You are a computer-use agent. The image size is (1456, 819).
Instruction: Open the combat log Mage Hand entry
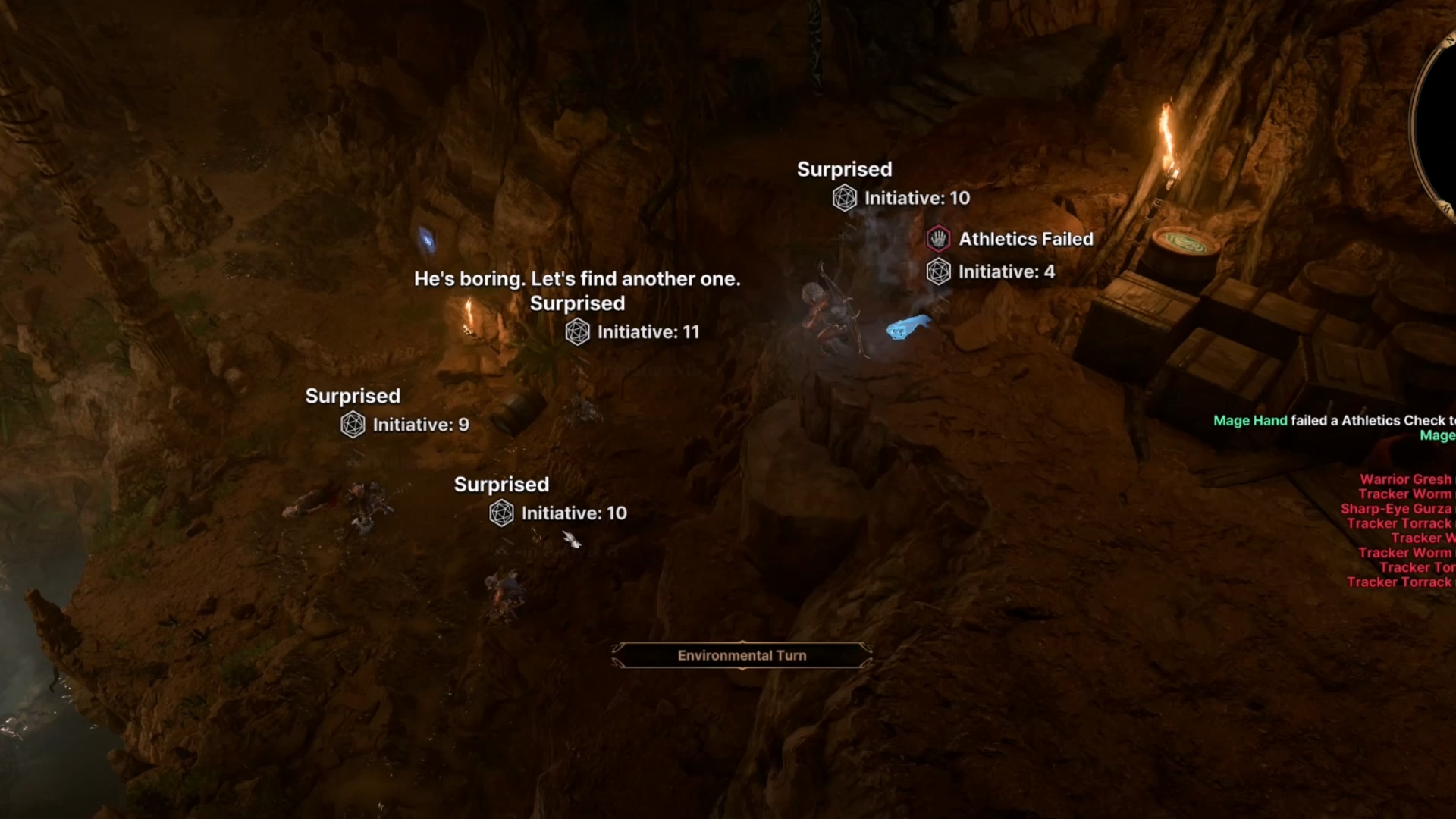click(x=1250, y=421)
